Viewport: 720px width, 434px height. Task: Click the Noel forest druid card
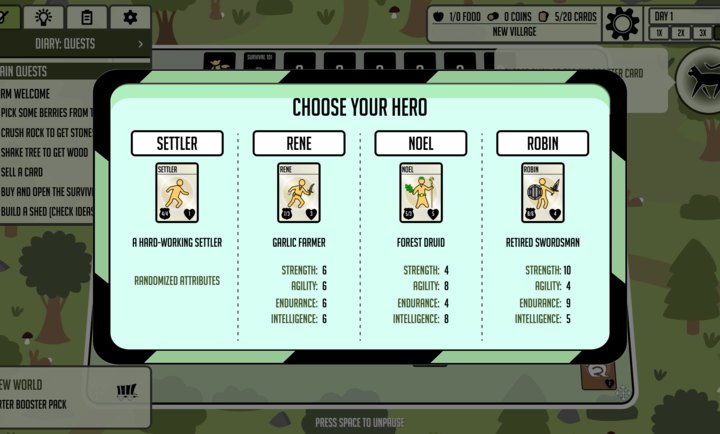421,193
